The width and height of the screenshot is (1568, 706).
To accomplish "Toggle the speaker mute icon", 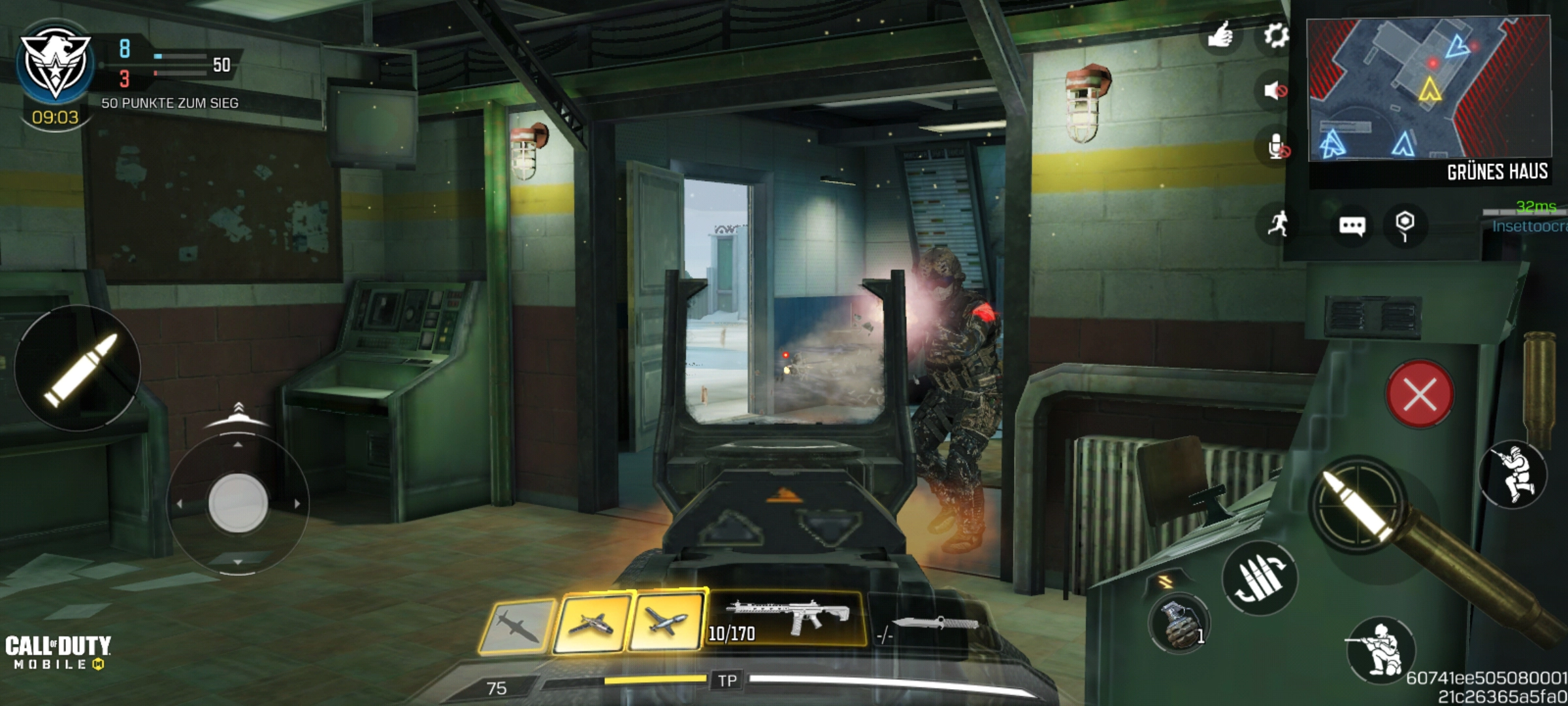I will (x=1275, y=90).
